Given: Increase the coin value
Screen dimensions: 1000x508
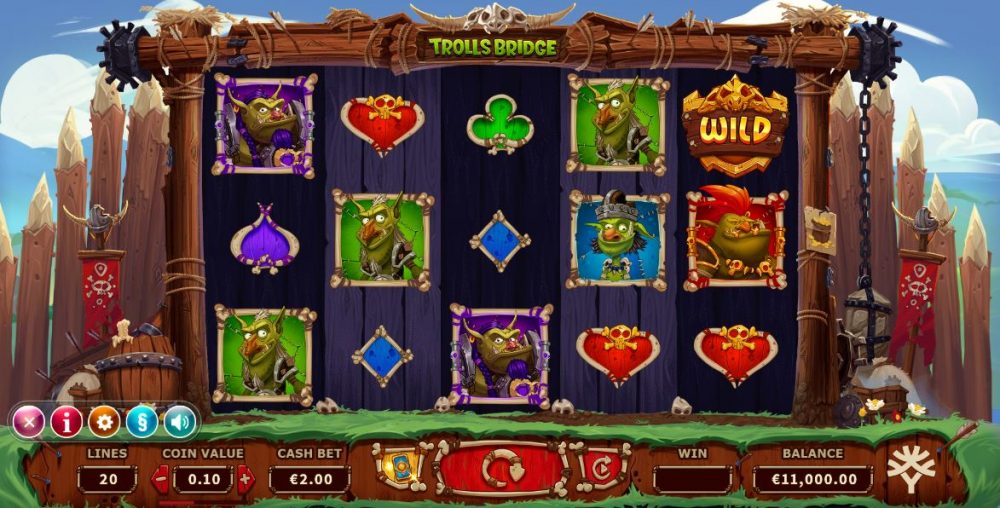Looking at the screenshot, I should click(244, 480).
